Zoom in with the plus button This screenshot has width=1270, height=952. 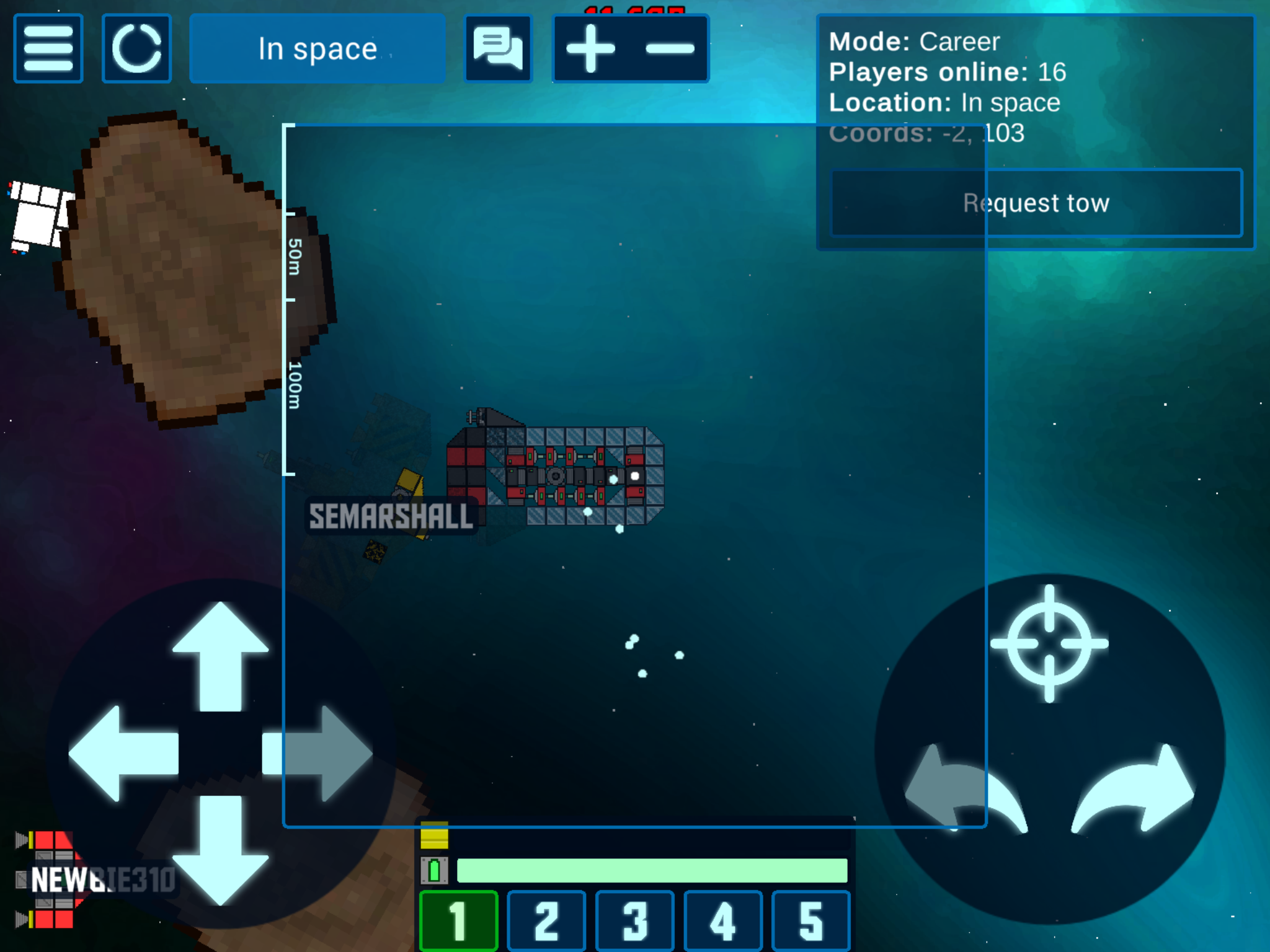(591, 48)
